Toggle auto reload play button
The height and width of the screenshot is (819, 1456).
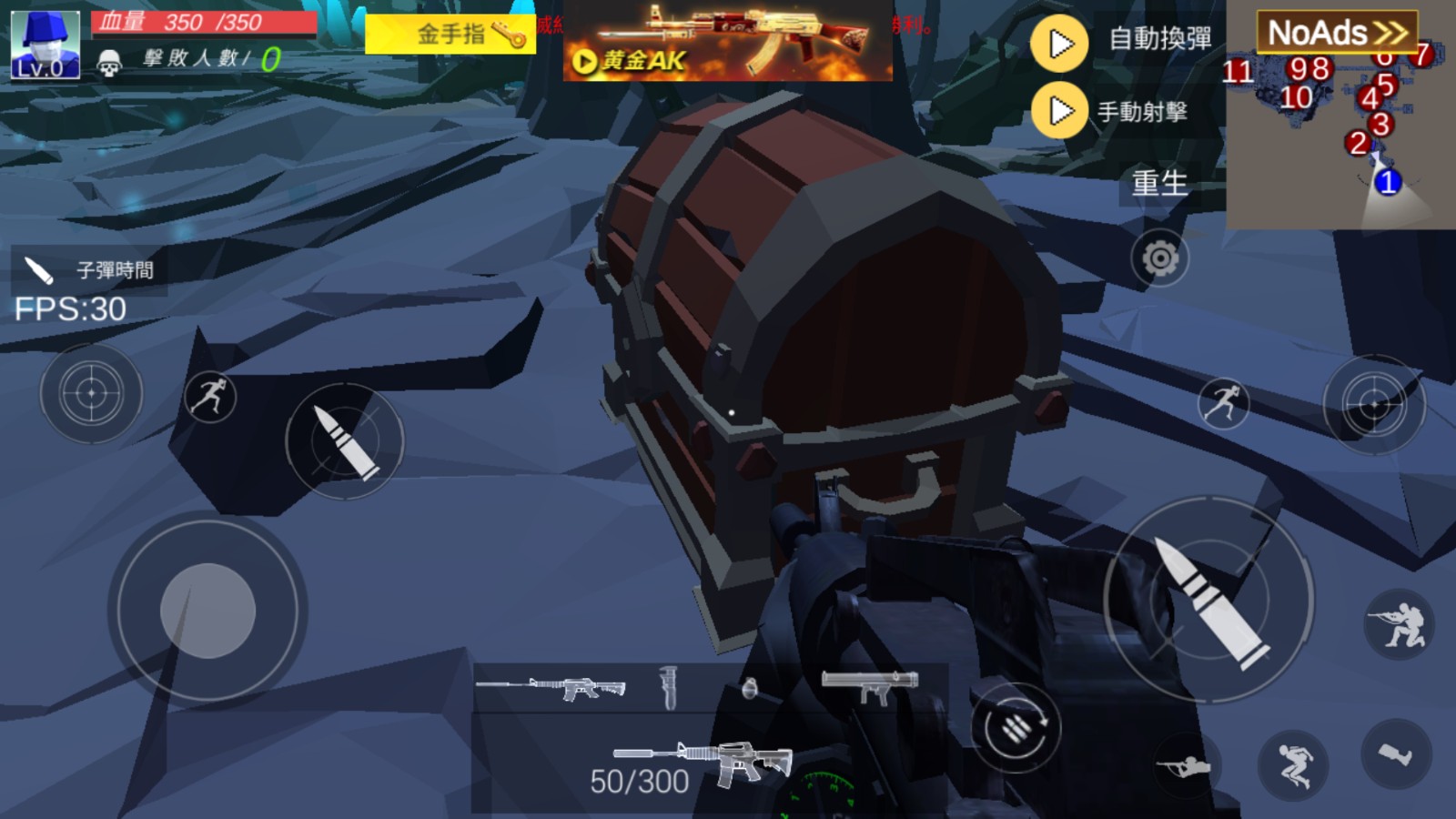1059,43
